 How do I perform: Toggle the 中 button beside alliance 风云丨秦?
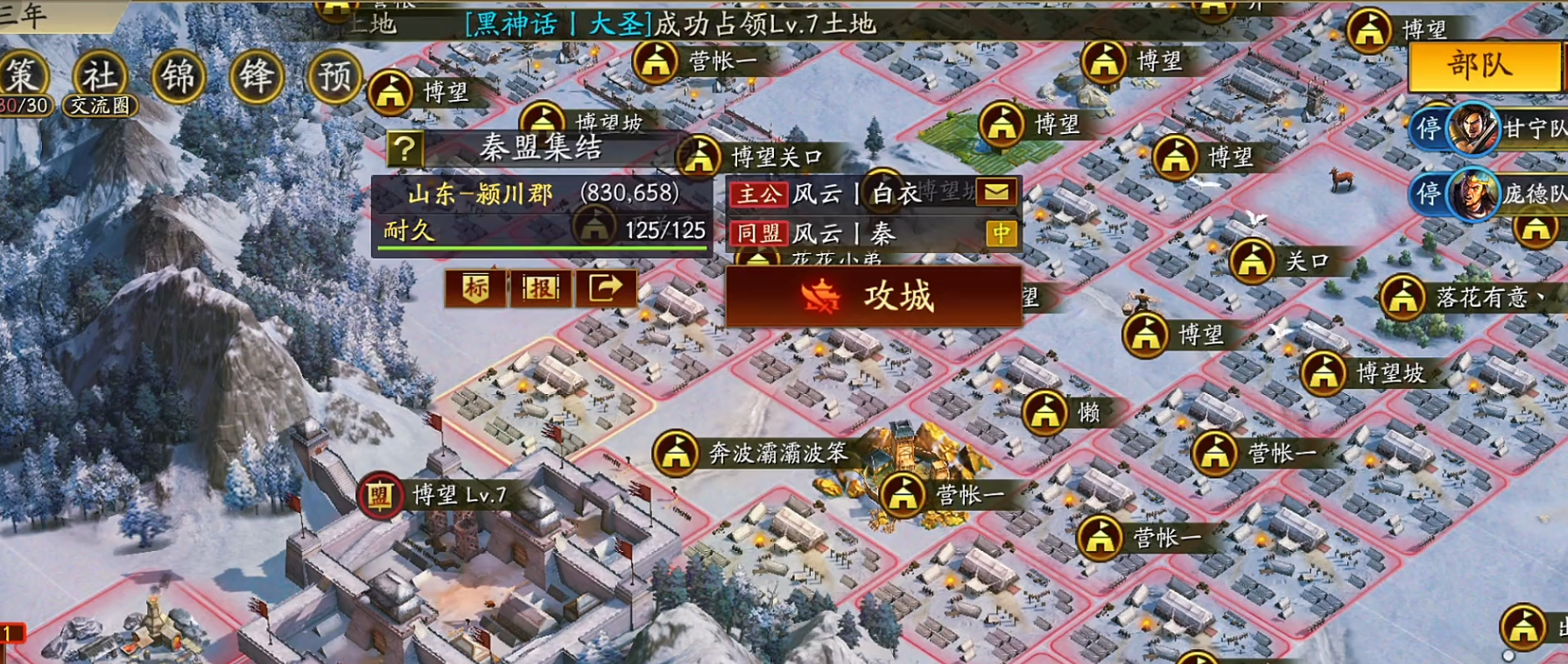point(1003,234)
